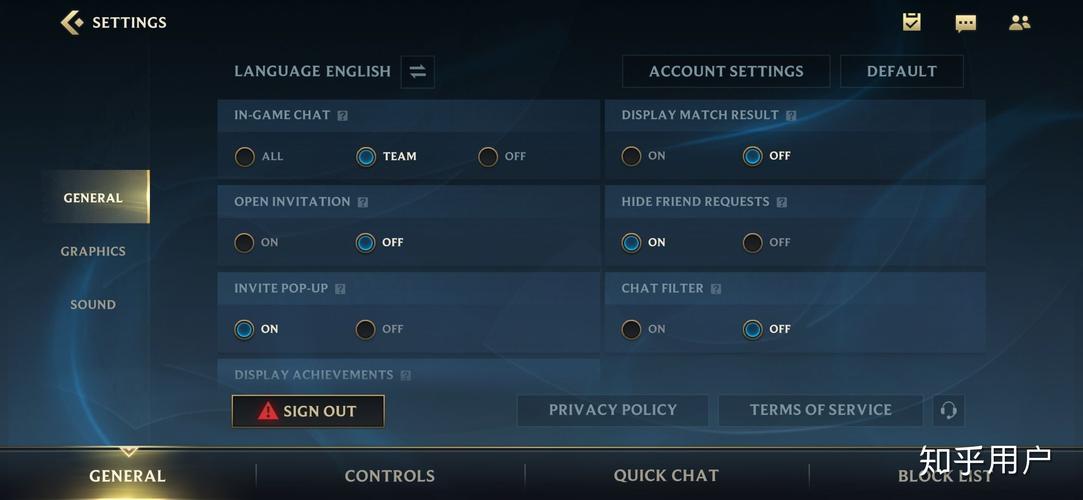The image size is (1083, 500).
Task: Show the friends list icon
Action: [x=1019, y=22]
